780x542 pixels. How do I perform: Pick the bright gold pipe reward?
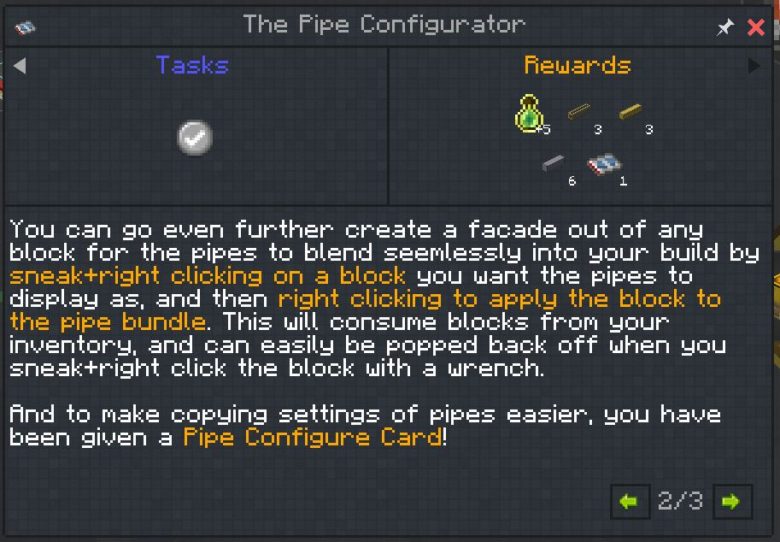631,113
